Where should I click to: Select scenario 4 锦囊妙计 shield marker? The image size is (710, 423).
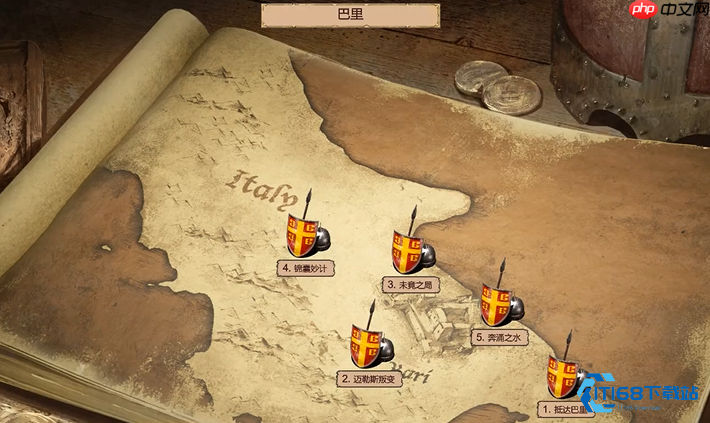303,236
